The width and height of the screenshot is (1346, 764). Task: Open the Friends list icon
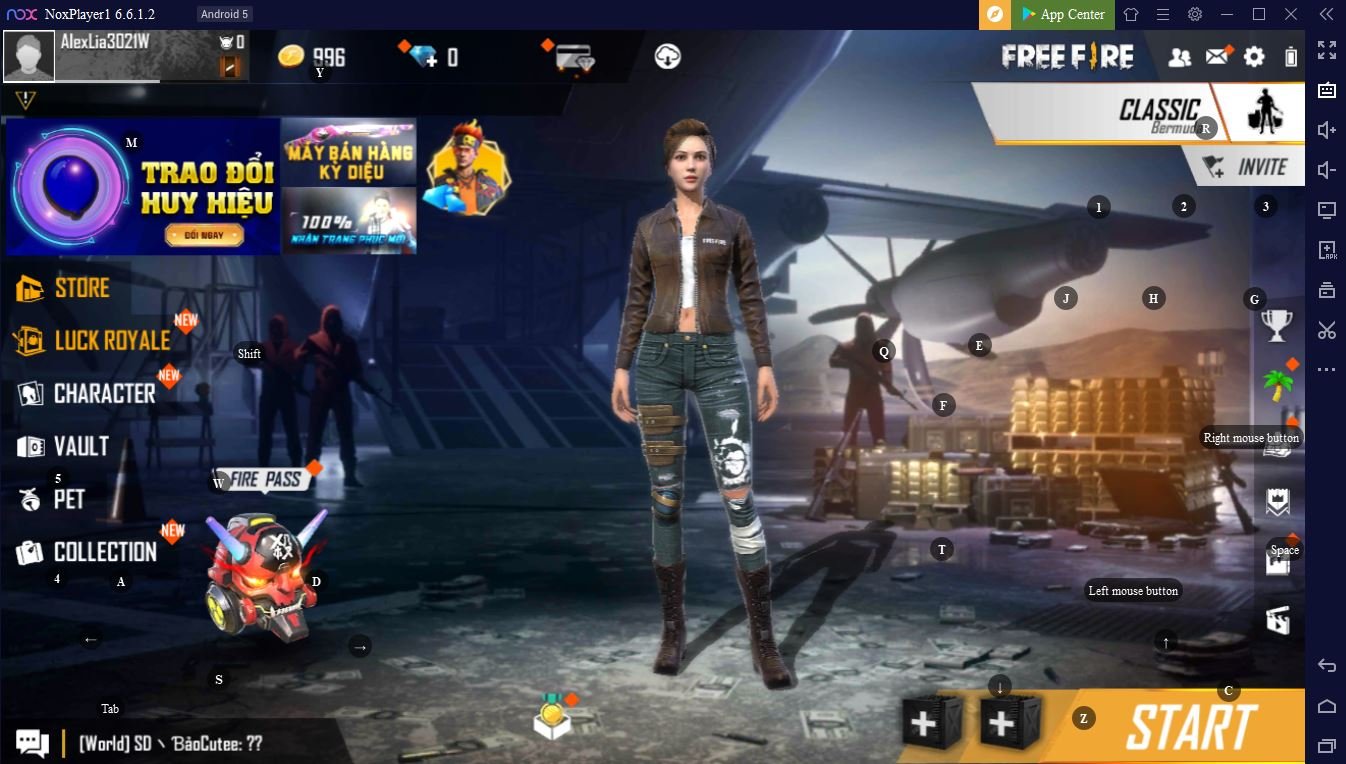point(1181,57)
